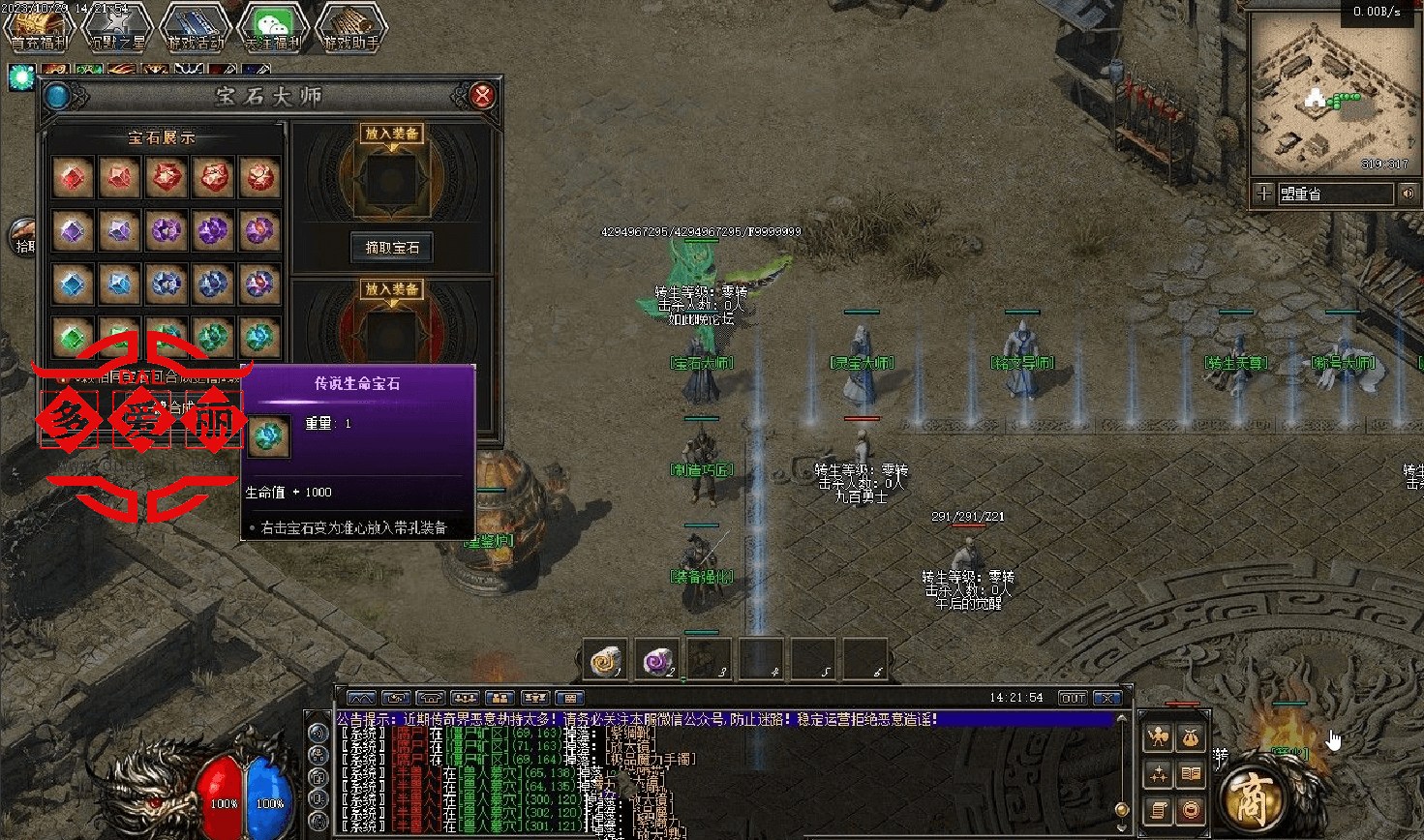
Task: Click the OUT button on chat bar
Action: (x=1073, y=698)
